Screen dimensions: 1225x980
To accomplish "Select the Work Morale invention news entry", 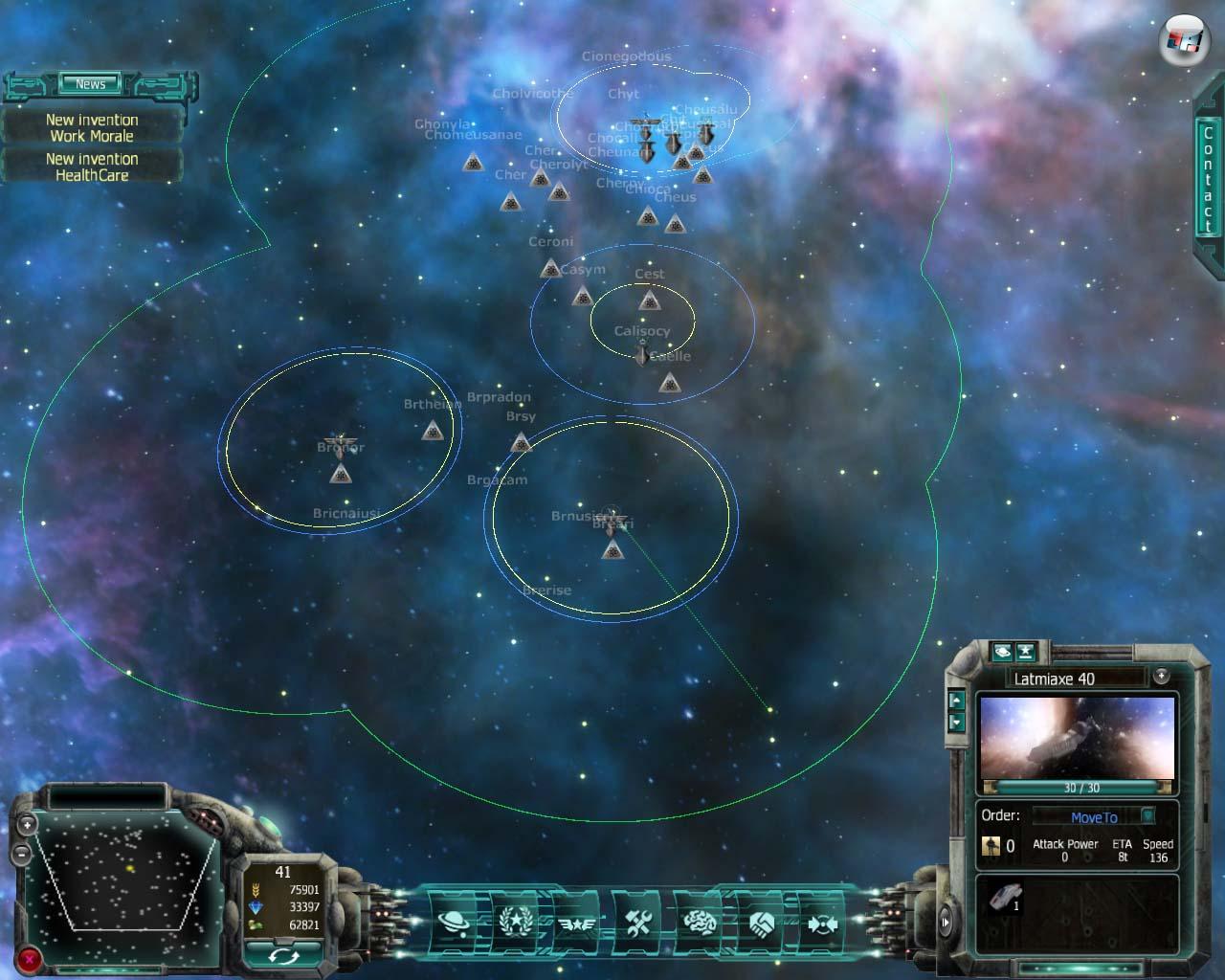I will point(92,128).
